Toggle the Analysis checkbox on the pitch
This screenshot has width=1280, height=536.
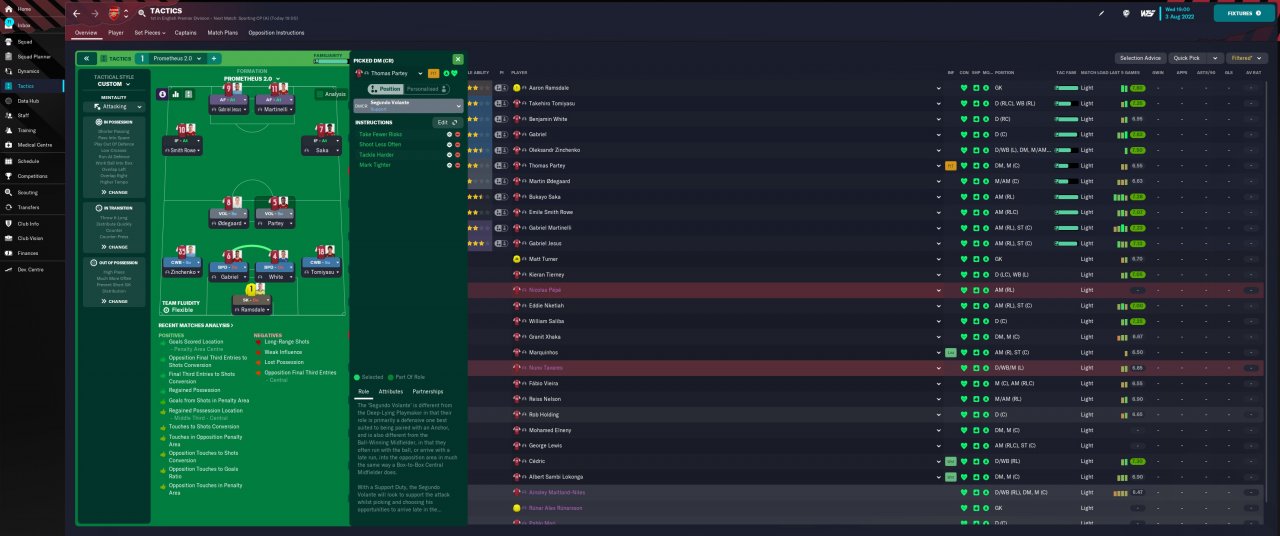[332, 94]
